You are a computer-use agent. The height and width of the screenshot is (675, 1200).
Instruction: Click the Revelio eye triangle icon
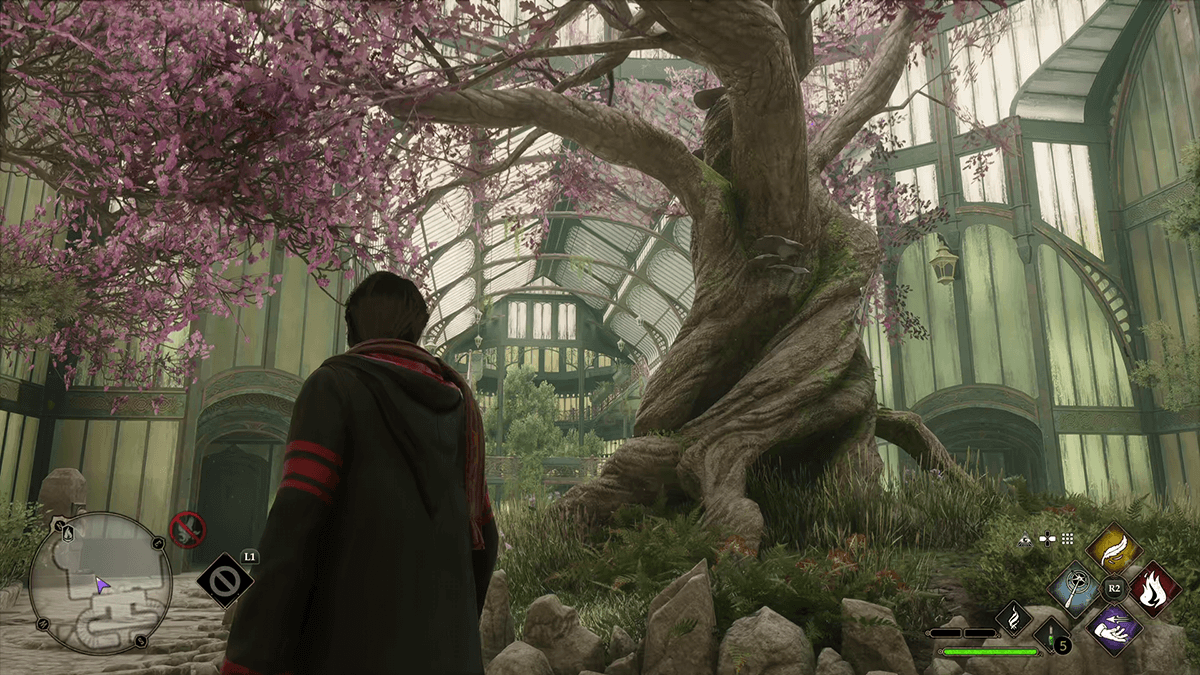click(1026, 539)
